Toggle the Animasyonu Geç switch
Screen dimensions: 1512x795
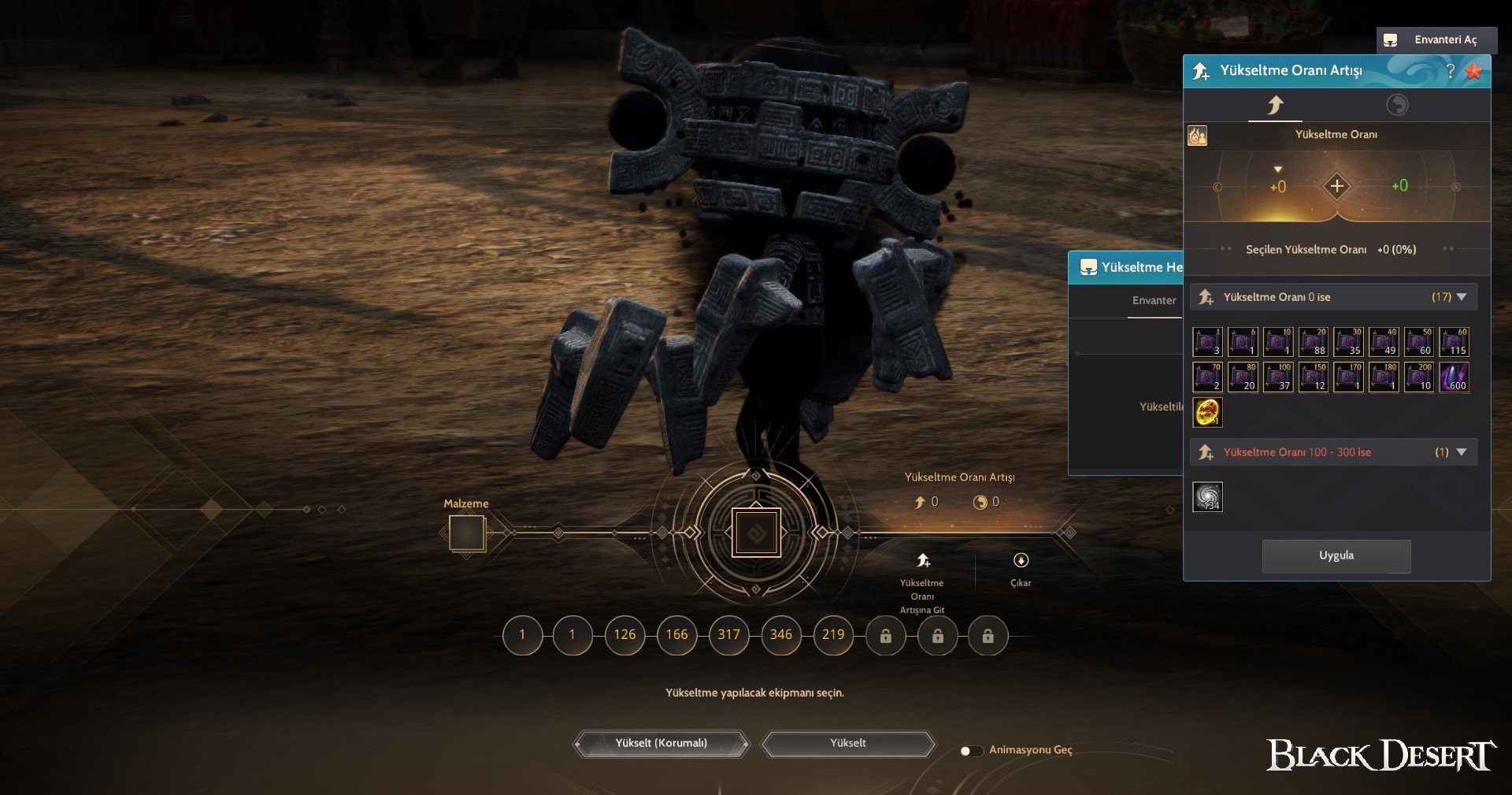(x=970, y=750)
